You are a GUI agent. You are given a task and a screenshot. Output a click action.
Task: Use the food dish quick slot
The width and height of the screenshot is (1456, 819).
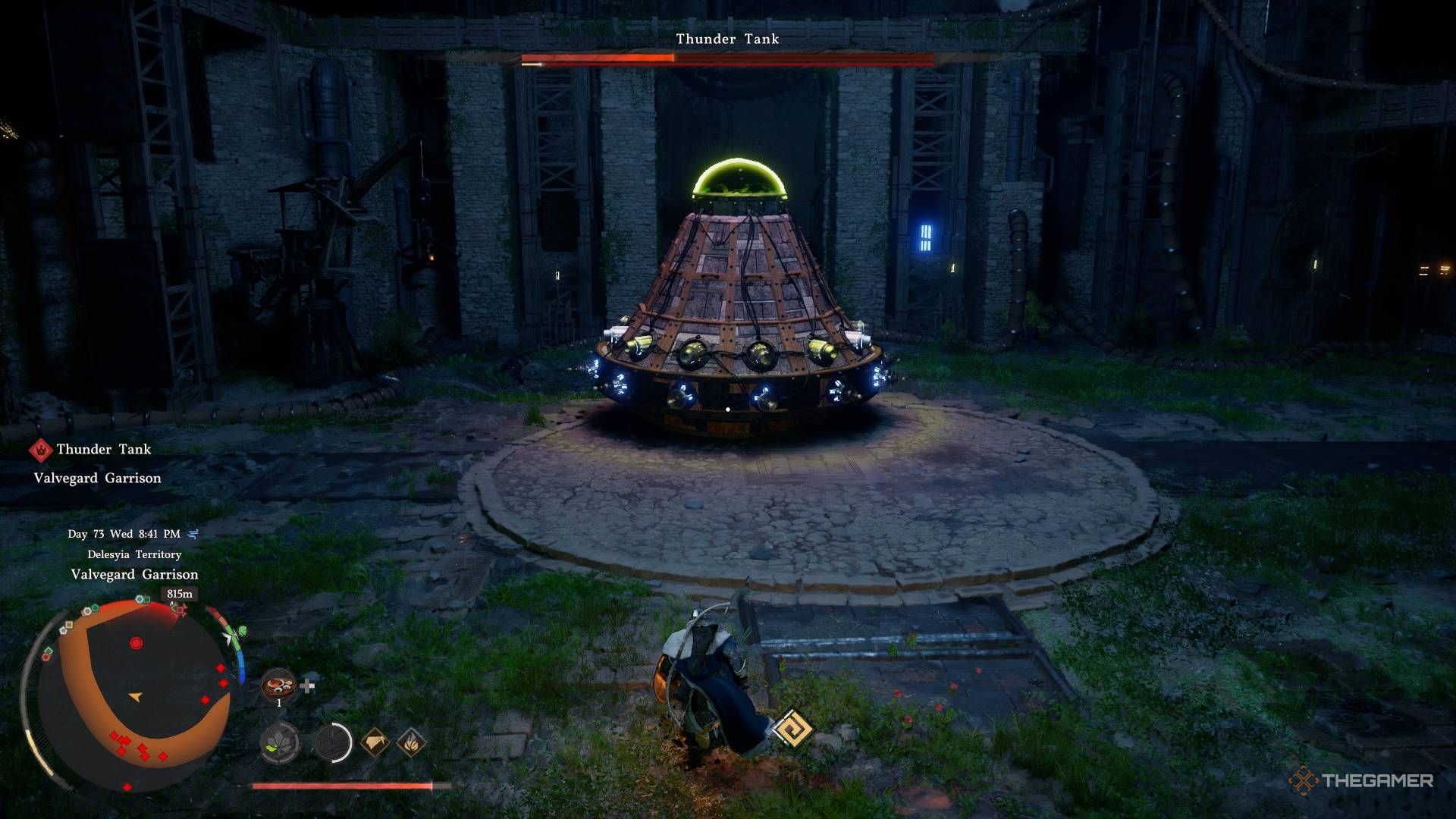click(278, 686)
